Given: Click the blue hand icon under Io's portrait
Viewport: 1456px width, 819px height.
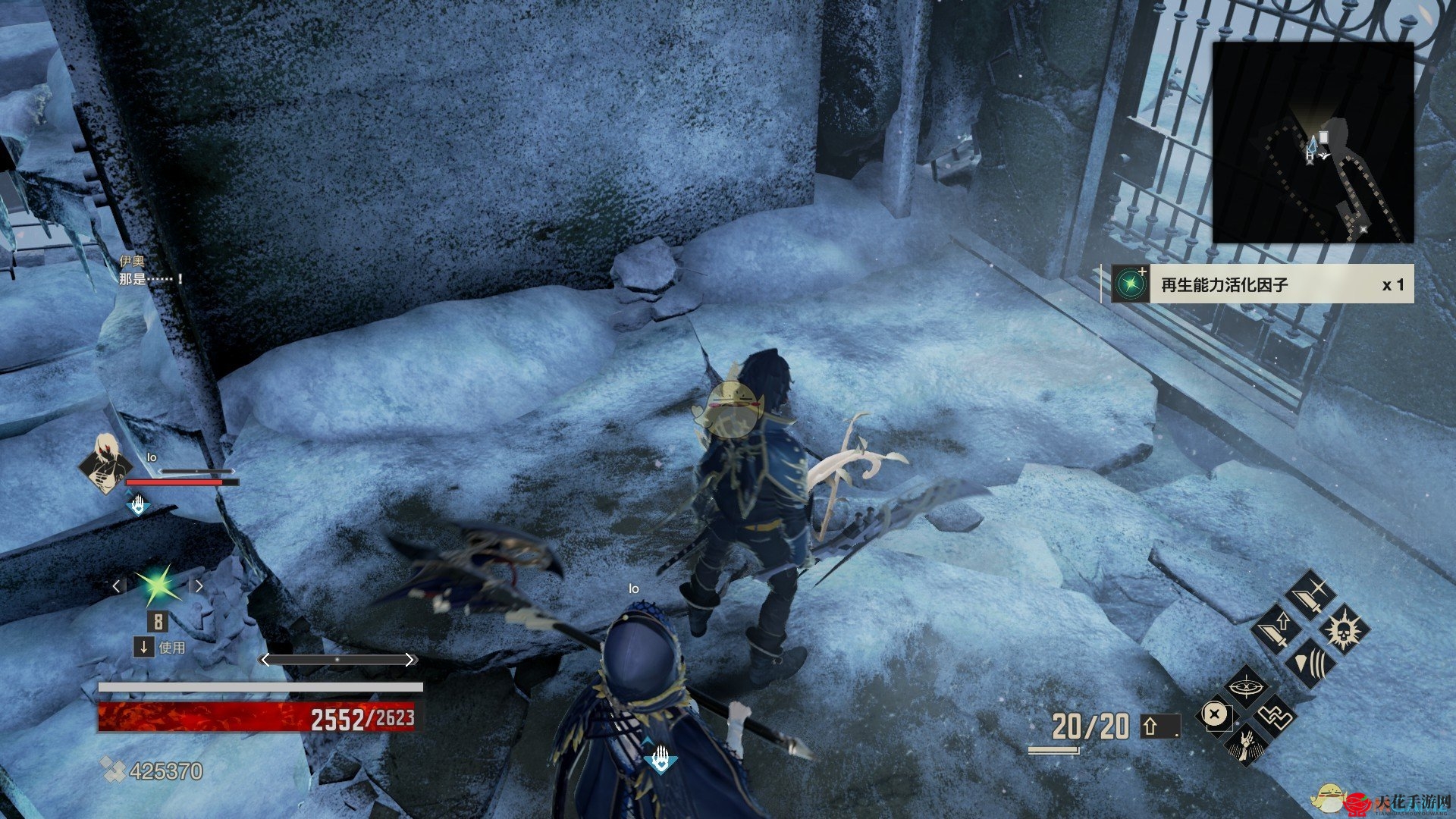Looking at the screenshot, I should [138, 504].
